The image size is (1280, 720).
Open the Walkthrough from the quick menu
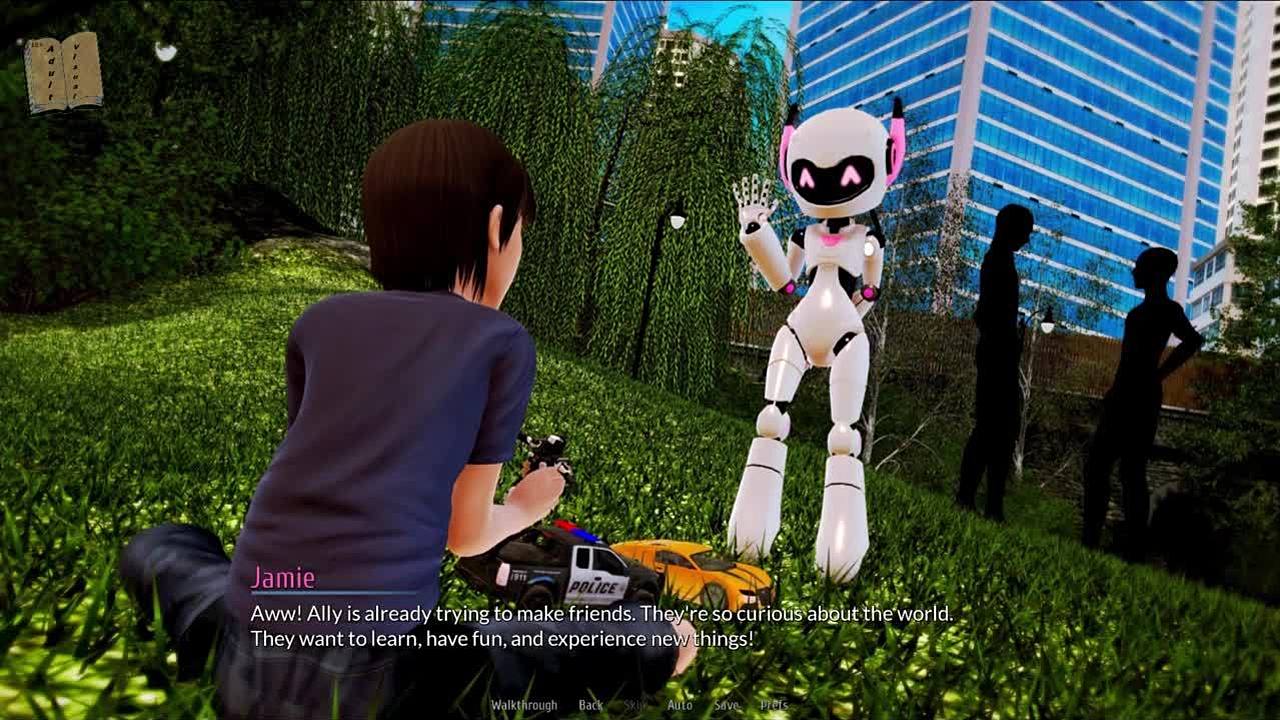coord(523,705)
